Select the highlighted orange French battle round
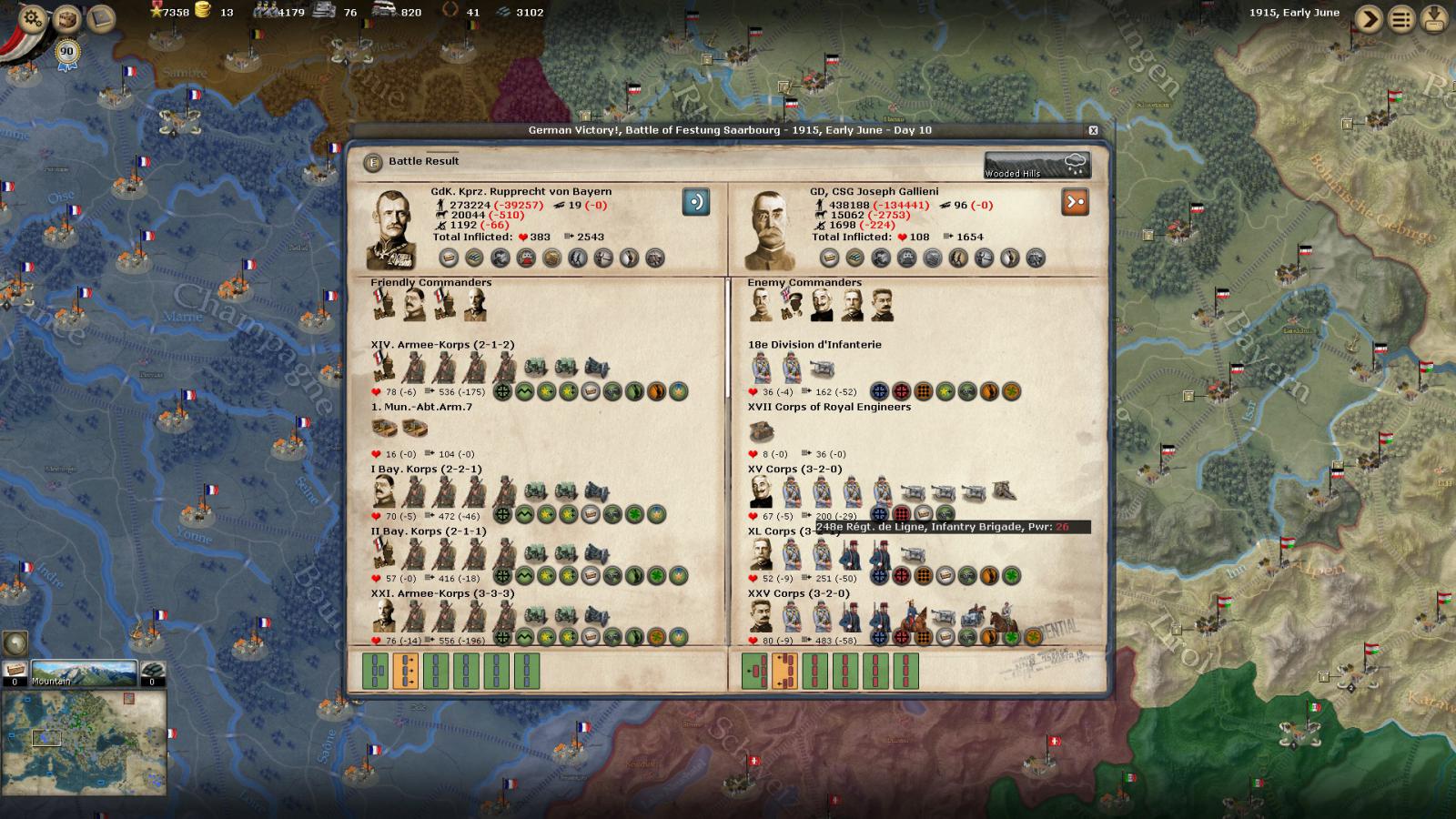This screenshot has width=1456, height=819. 784,672
